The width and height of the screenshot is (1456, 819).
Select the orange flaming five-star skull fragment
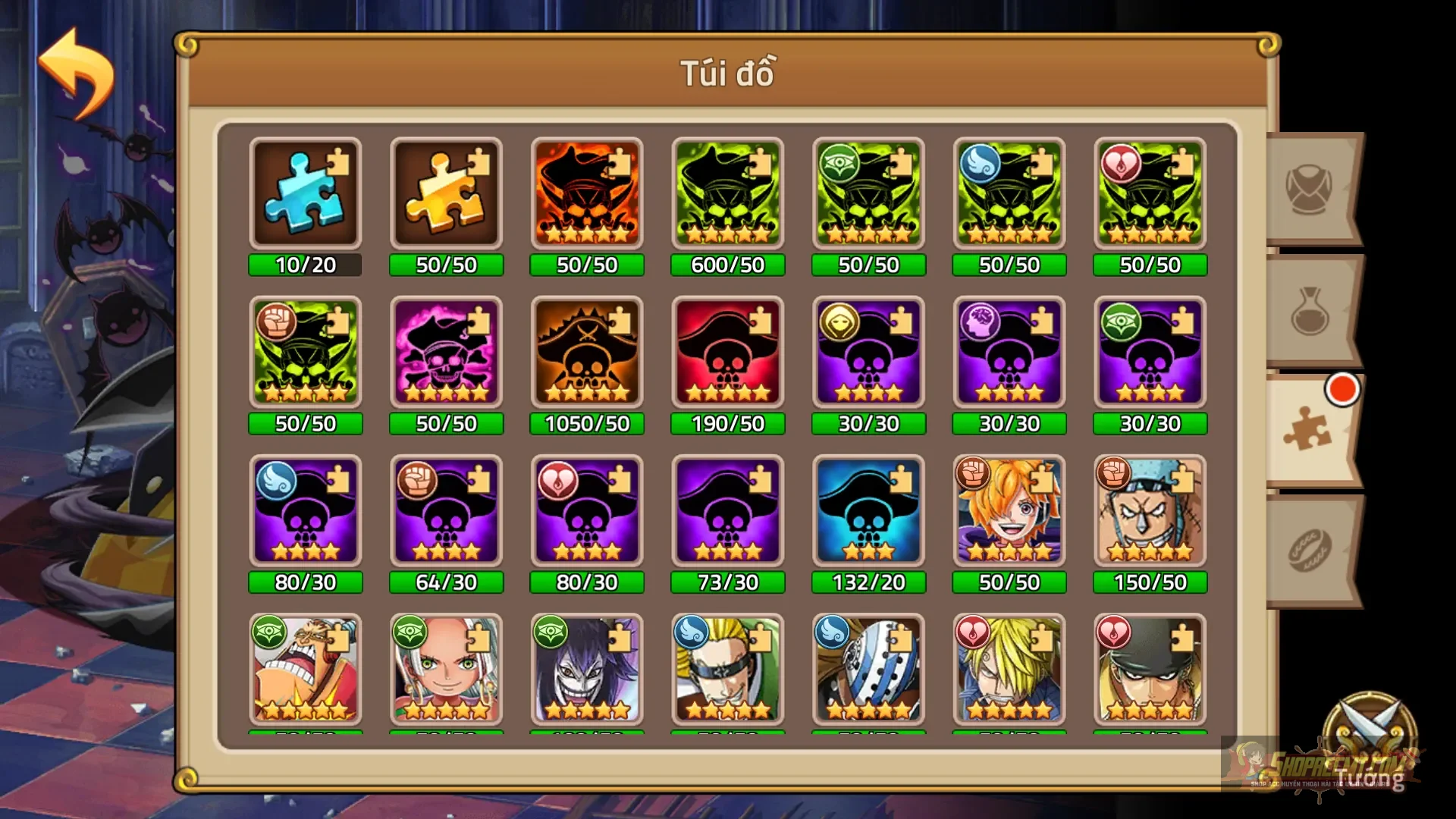tap(587, 193)
